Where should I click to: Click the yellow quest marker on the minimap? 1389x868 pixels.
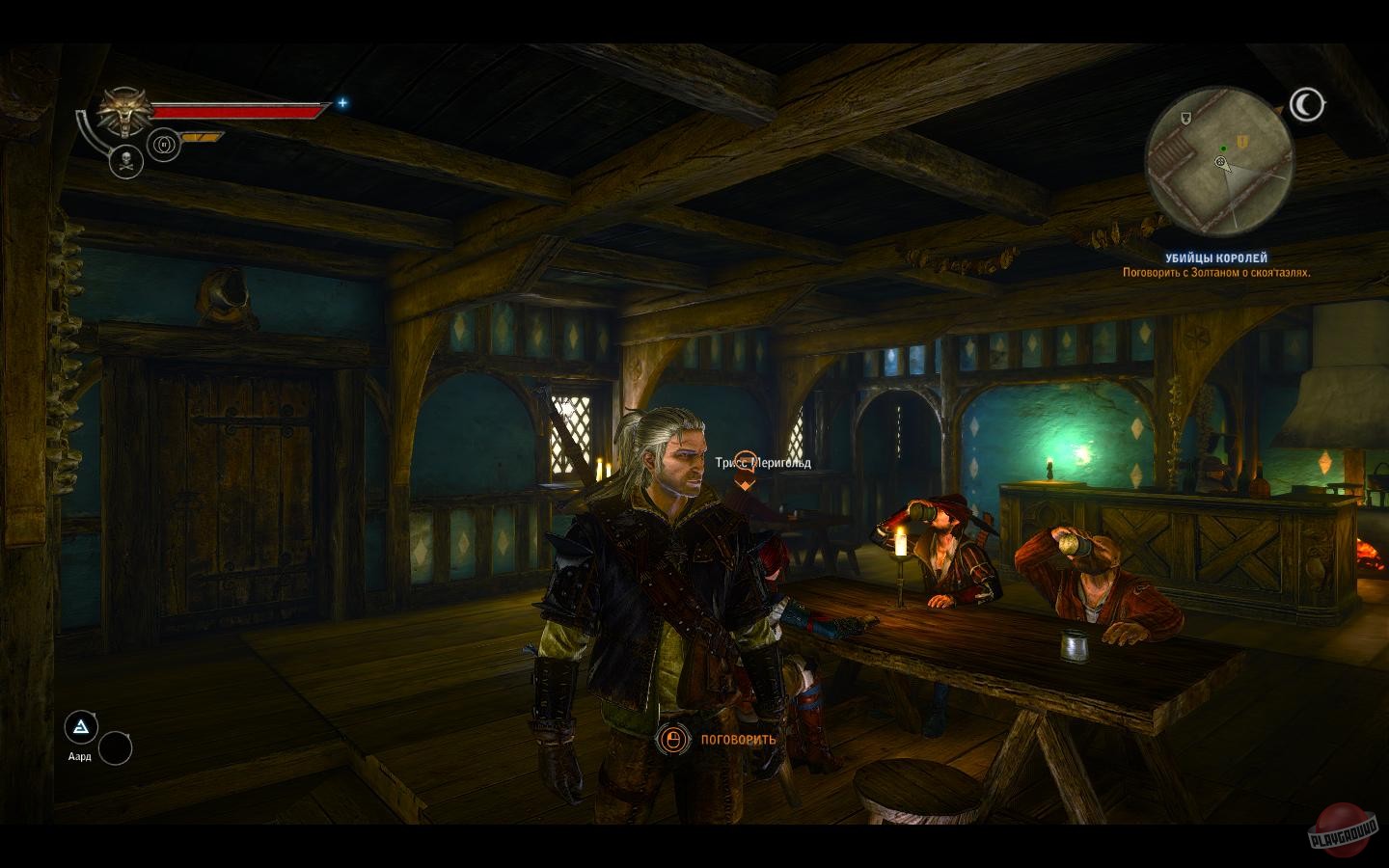(1242, 142)
